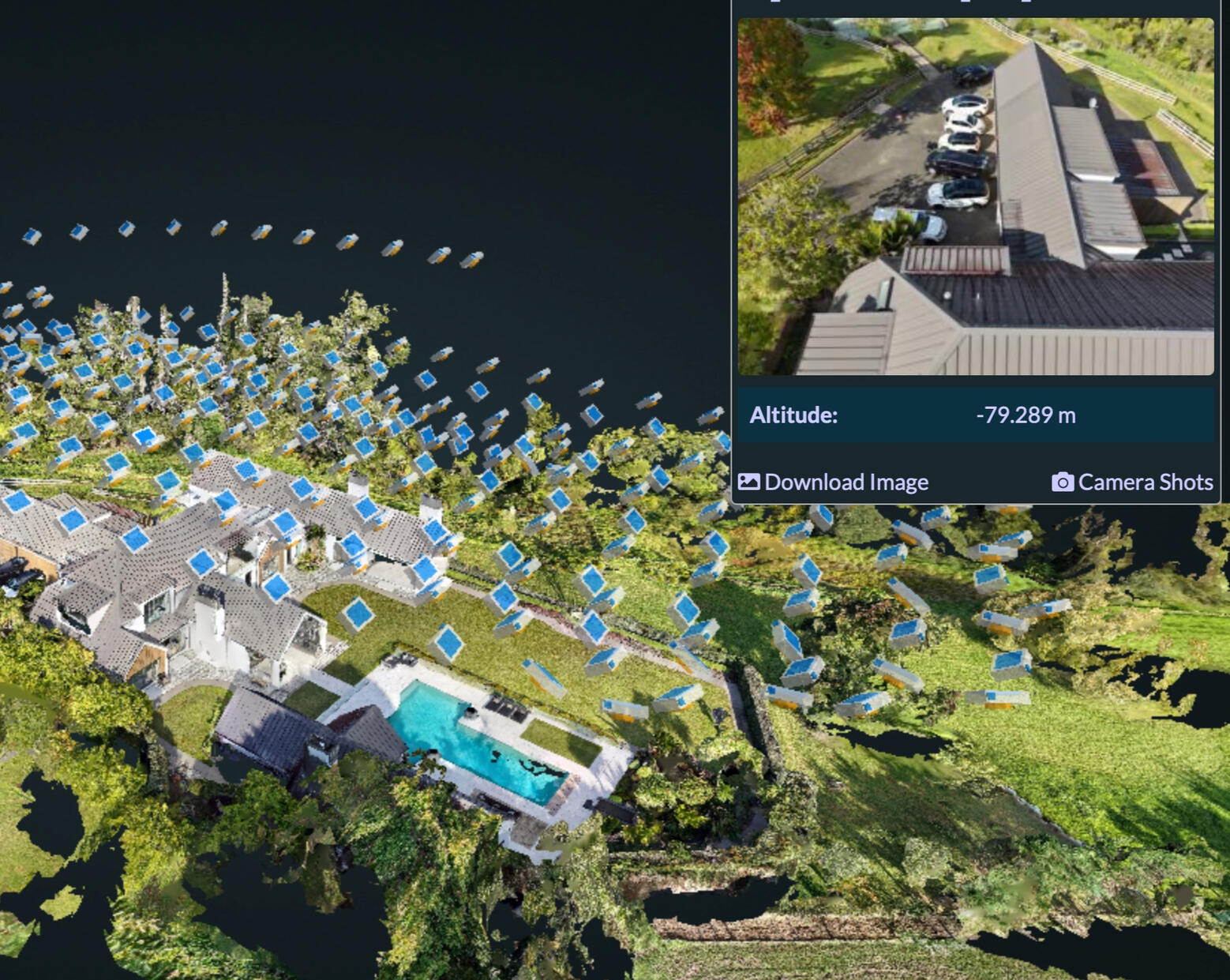Click the Altitude value reading -79.289 m

coord(1026,414)
